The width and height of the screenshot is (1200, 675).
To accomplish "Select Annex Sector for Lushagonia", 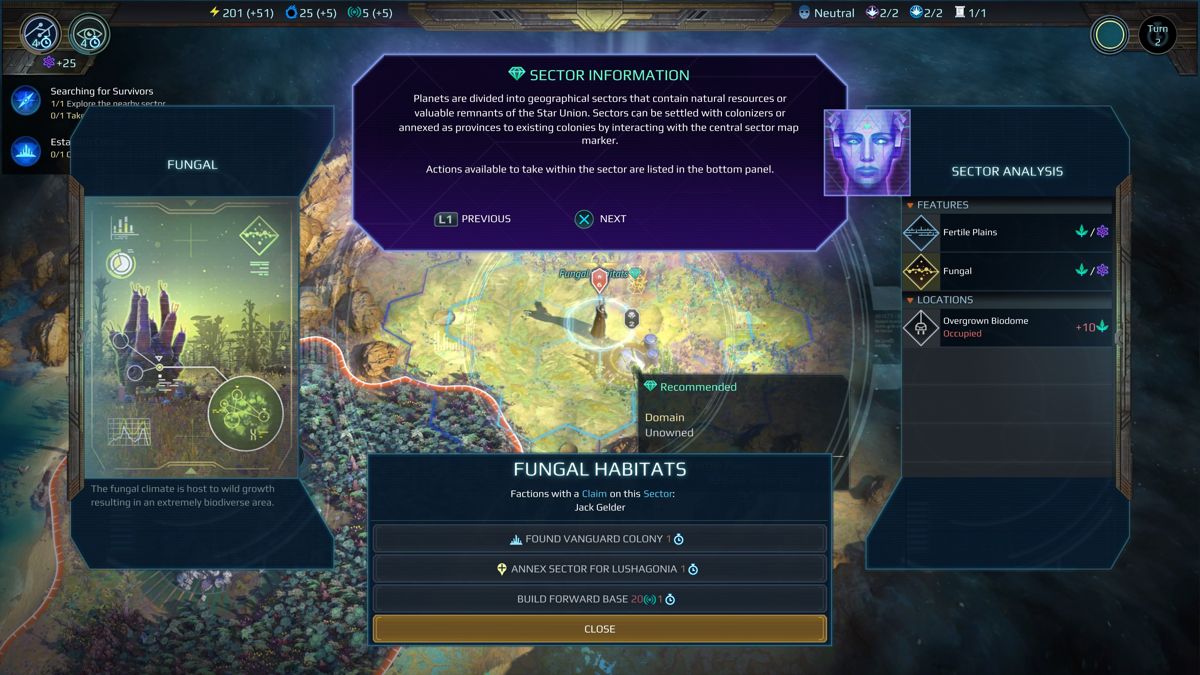I will pos(599,569).
